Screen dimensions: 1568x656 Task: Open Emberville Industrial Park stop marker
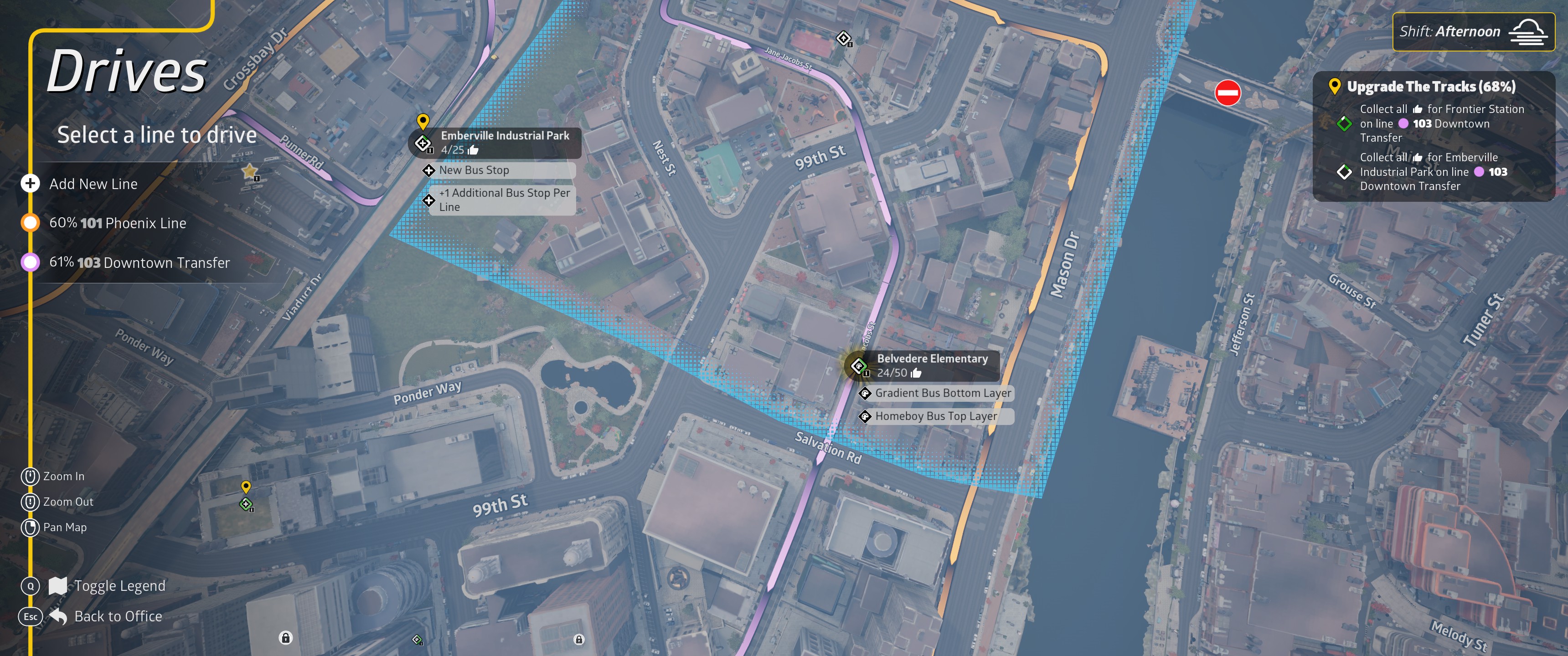point(423,143)
